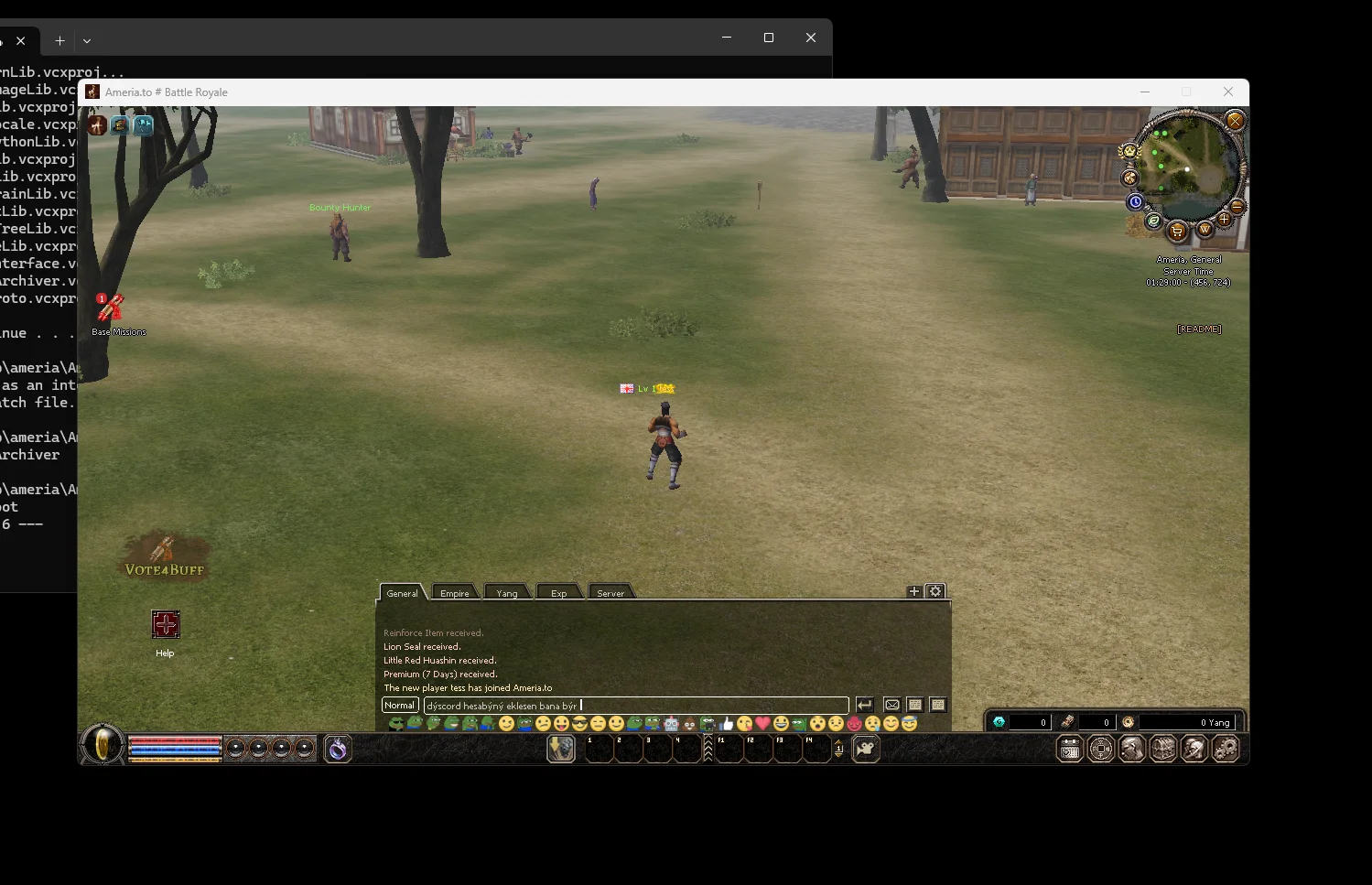Open the Vote4Buff banner
The width and height of the screenshot is (1372, 885).
click(x=165, y=557)
